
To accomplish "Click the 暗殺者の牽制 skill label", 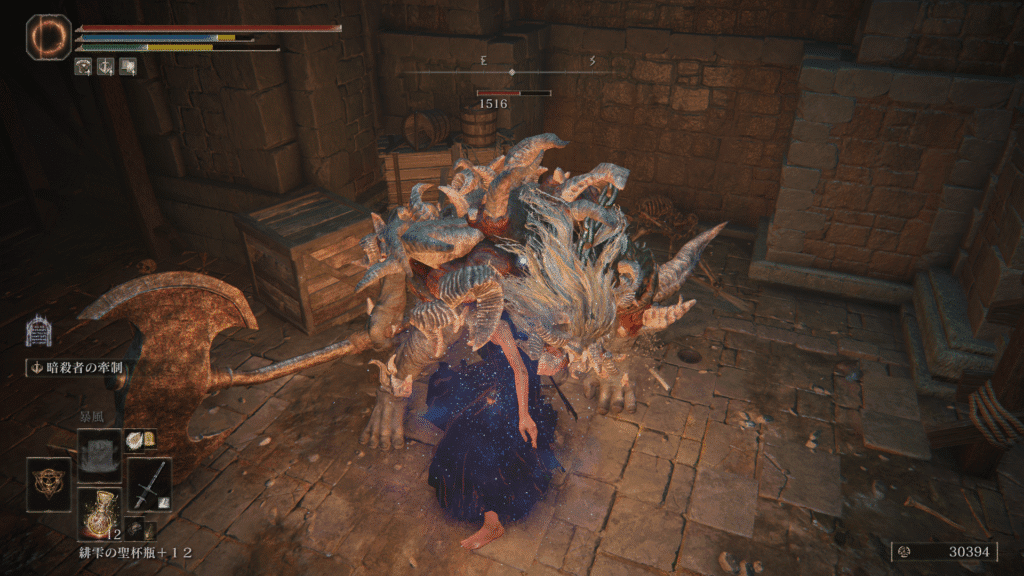I will [76, 367].
